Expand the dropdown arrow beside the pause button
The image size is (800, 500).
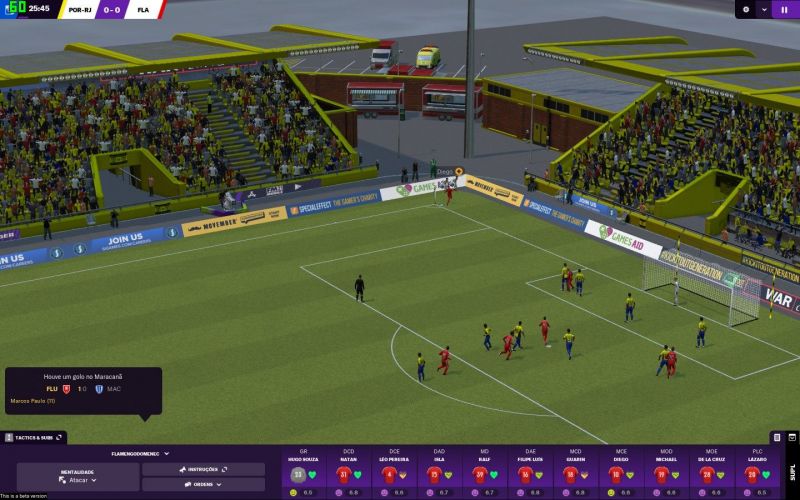(765, 9)
